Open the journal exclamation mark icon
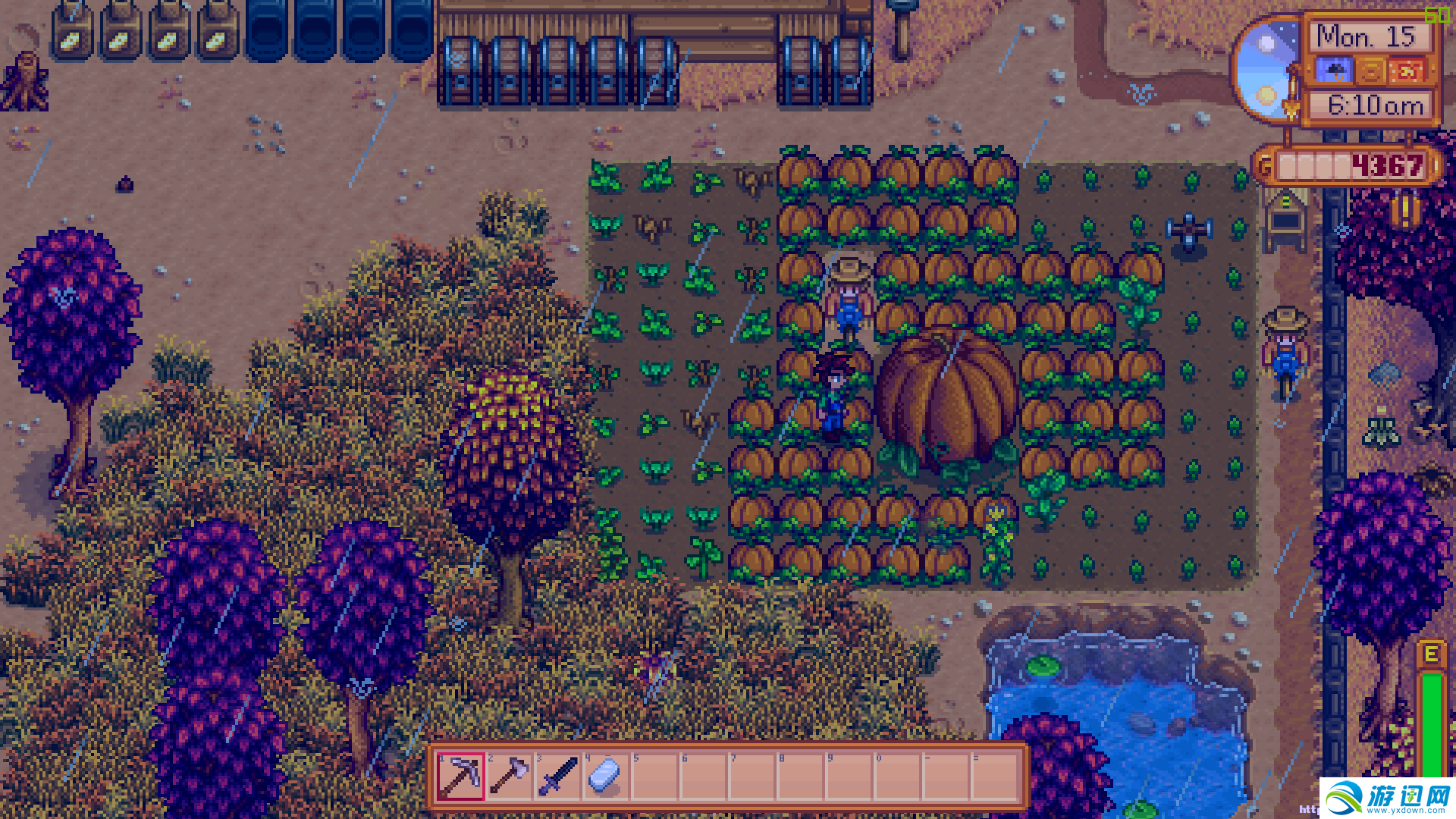Image resolution: width=1456 pixels, height=819 pixels. 1404,210
